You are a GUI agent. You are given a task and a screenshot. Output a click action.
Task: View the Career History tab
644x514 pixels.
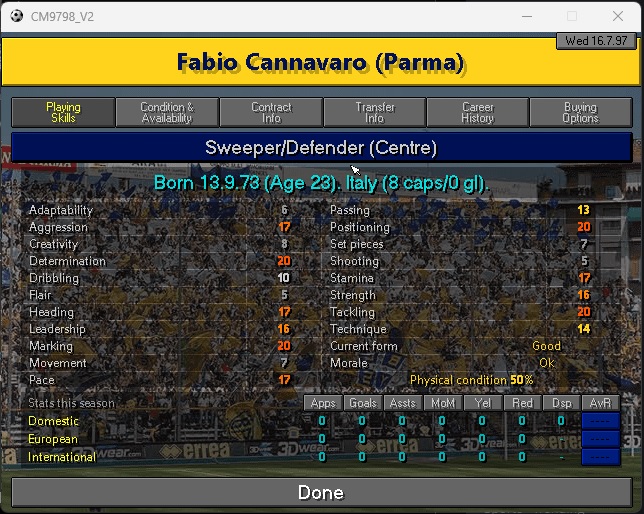click(478, 112)
